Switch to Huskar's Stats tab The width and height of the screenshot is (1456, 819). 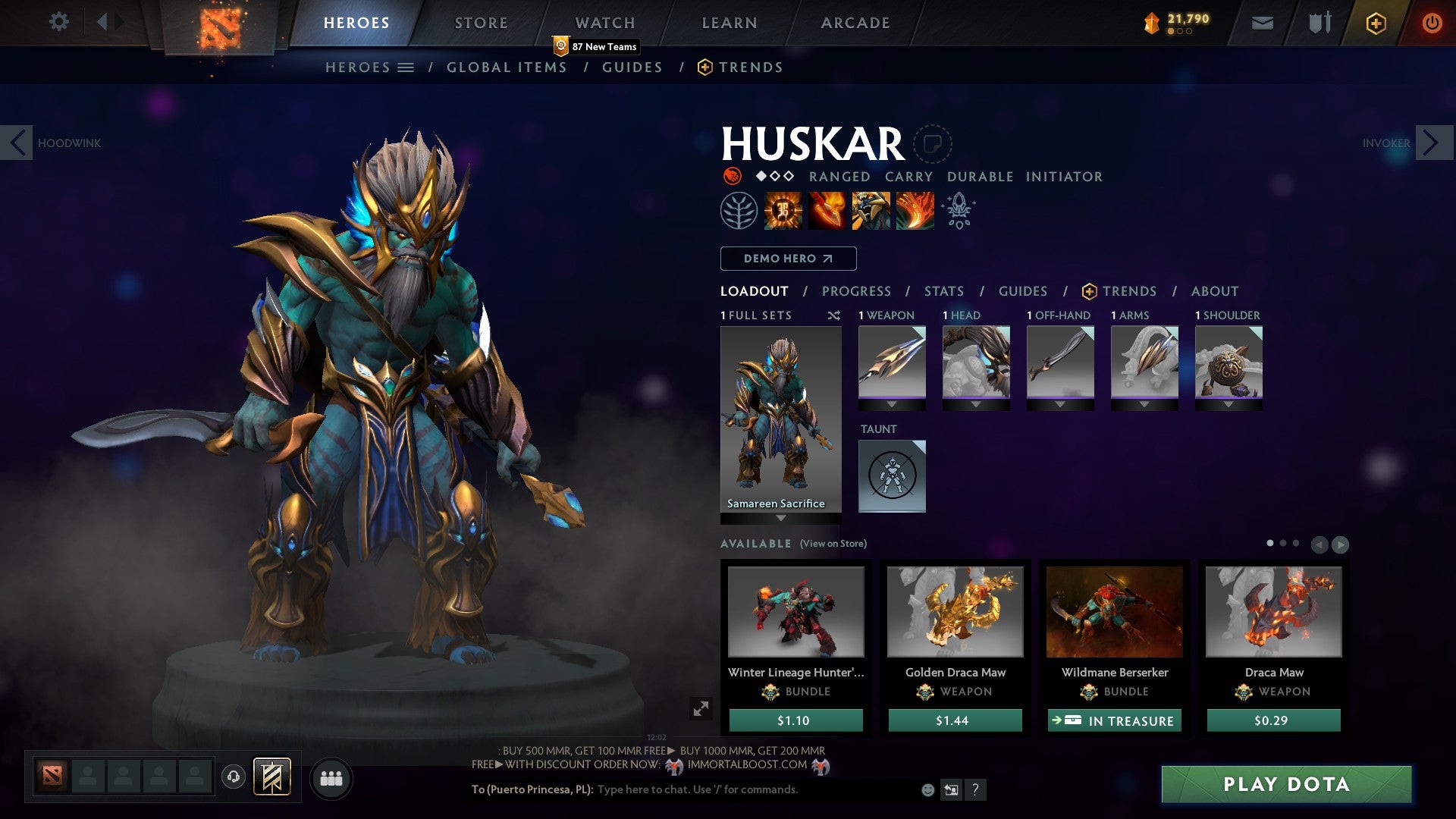click(x=943, y=291)
